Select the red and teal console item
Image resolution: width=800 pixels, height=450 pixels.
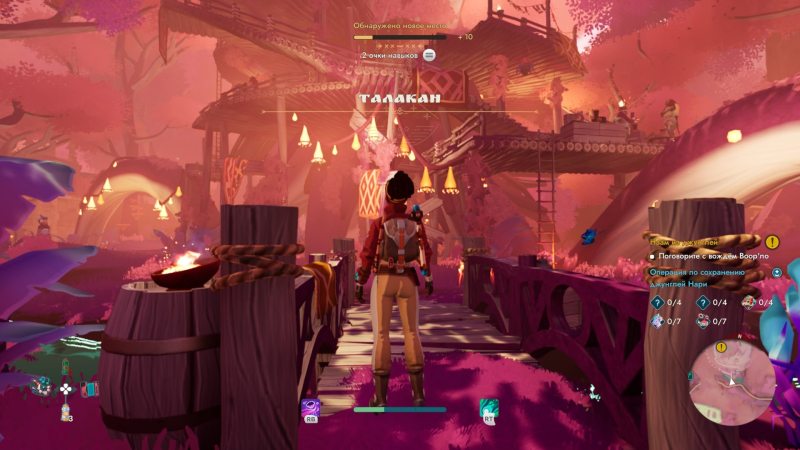click(88, 389)
